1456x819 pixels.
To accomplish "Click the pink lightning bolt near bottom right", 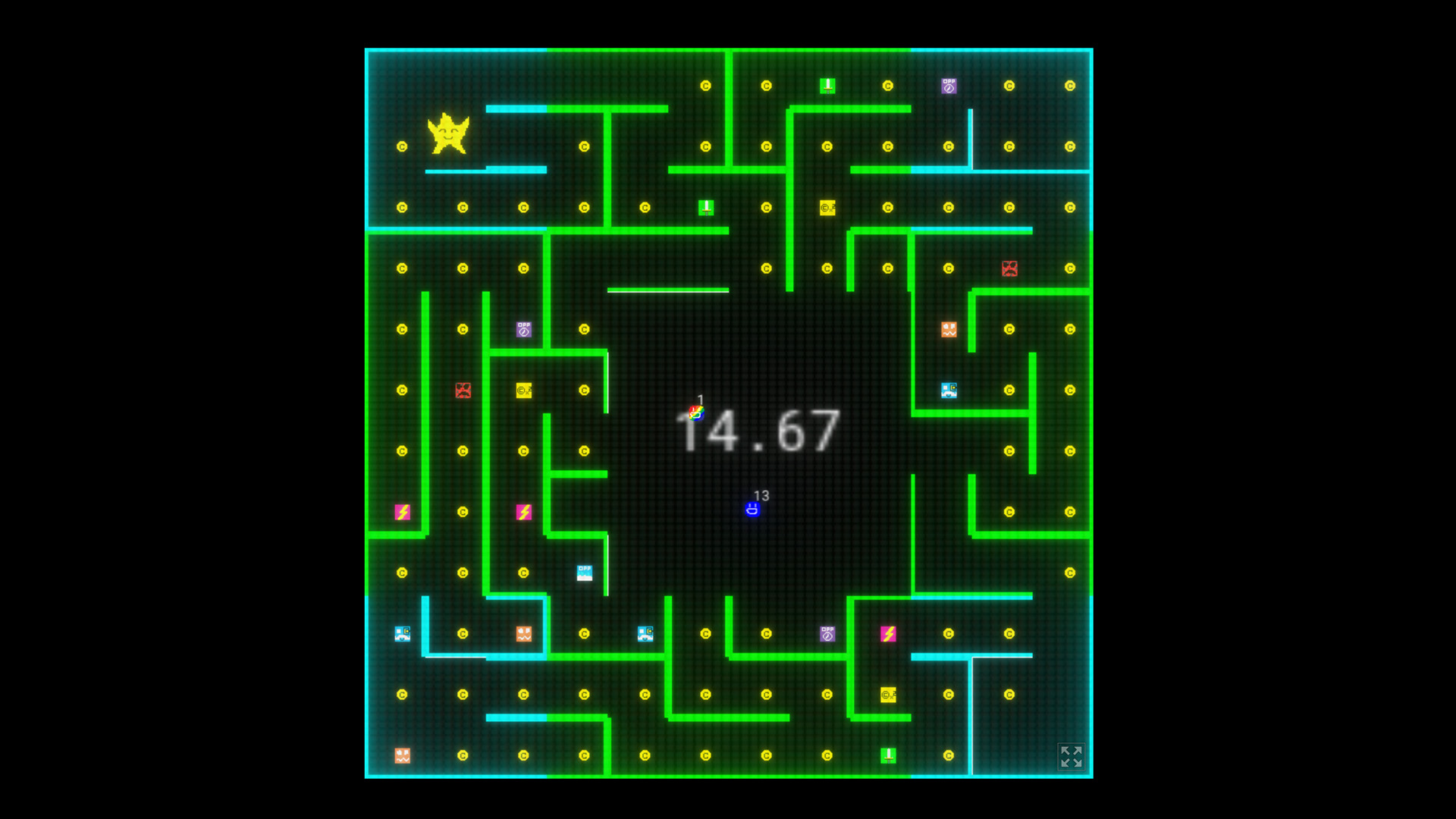I will (887, 635).
